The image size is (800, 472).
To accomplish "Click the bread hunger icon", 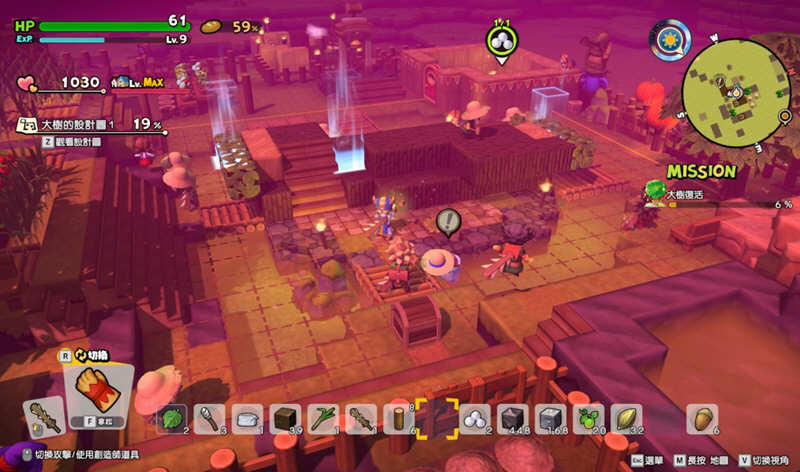I will 211,27.
